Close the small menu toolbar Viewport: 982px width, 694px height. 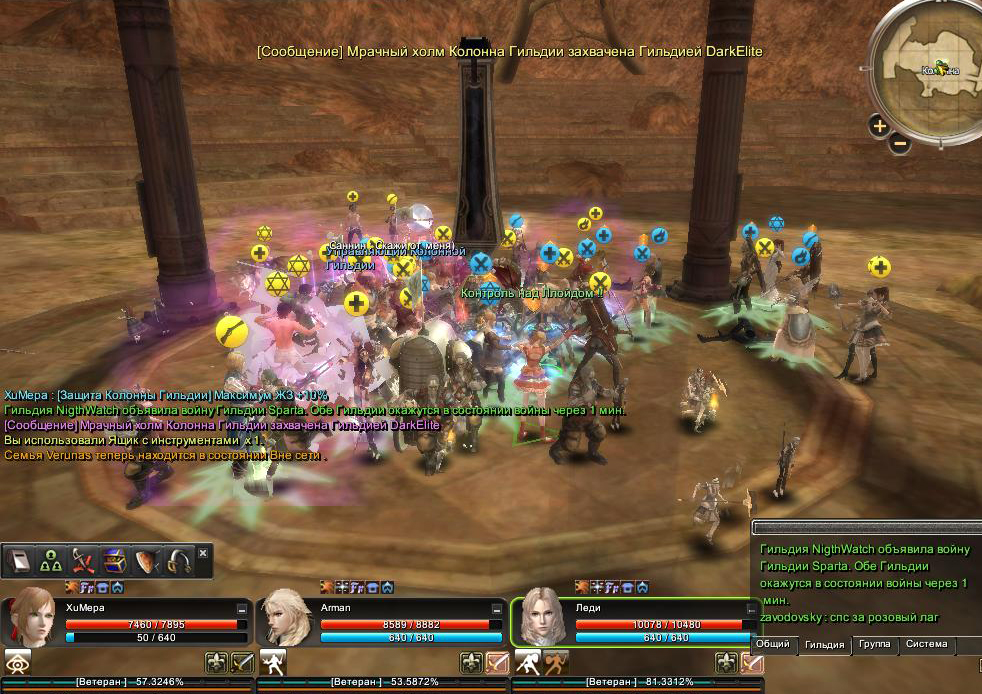pos(203,553)
